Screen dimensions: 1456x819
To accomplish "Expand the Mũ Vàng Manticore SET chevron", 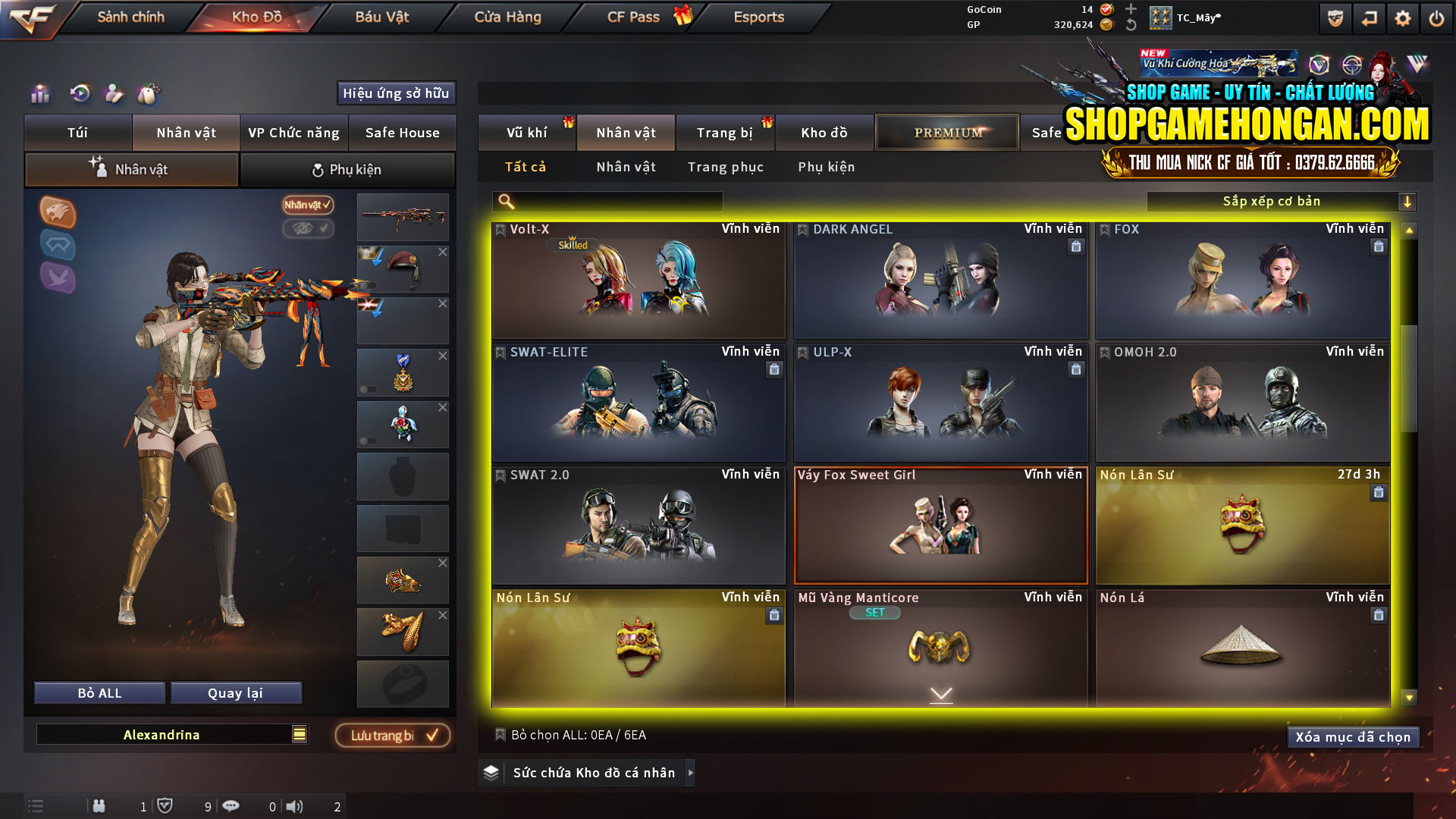I will click(x=941, y=694).
